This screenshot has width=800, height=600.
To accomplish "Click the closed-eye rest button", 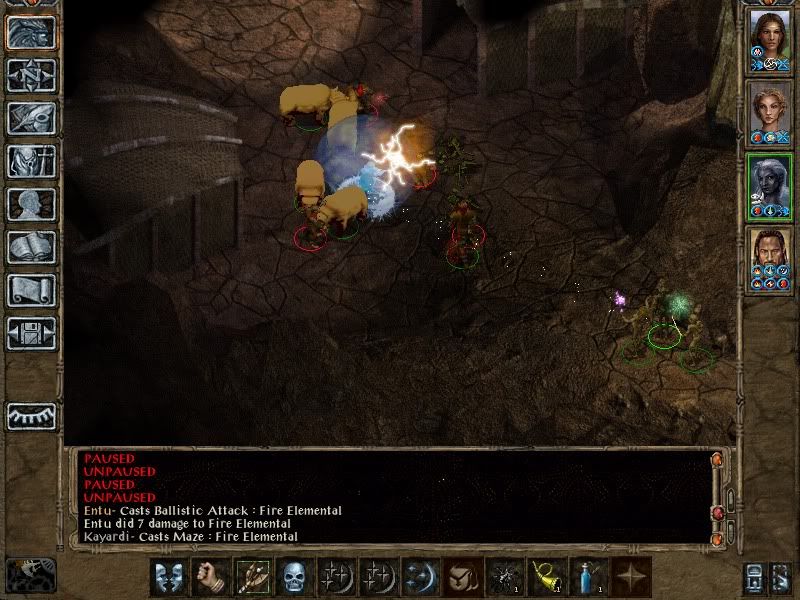I will point(31,415).
